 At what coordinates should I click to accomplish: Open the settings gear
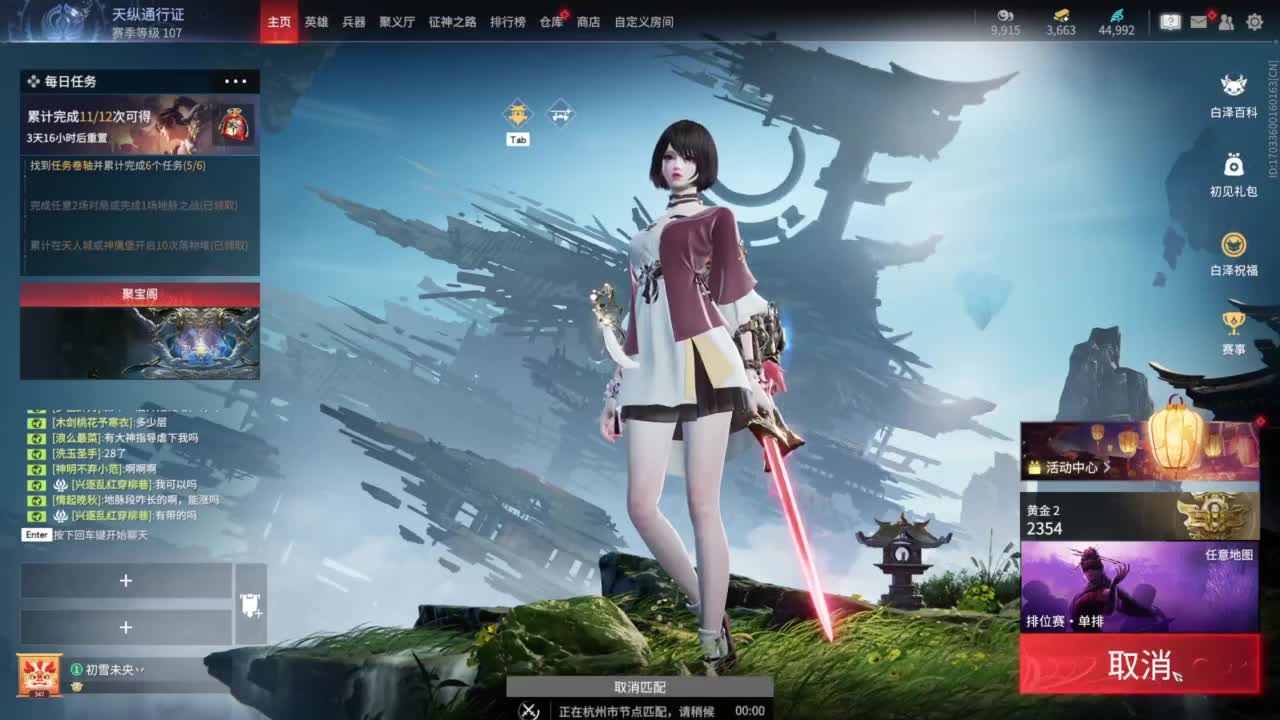1254,20
